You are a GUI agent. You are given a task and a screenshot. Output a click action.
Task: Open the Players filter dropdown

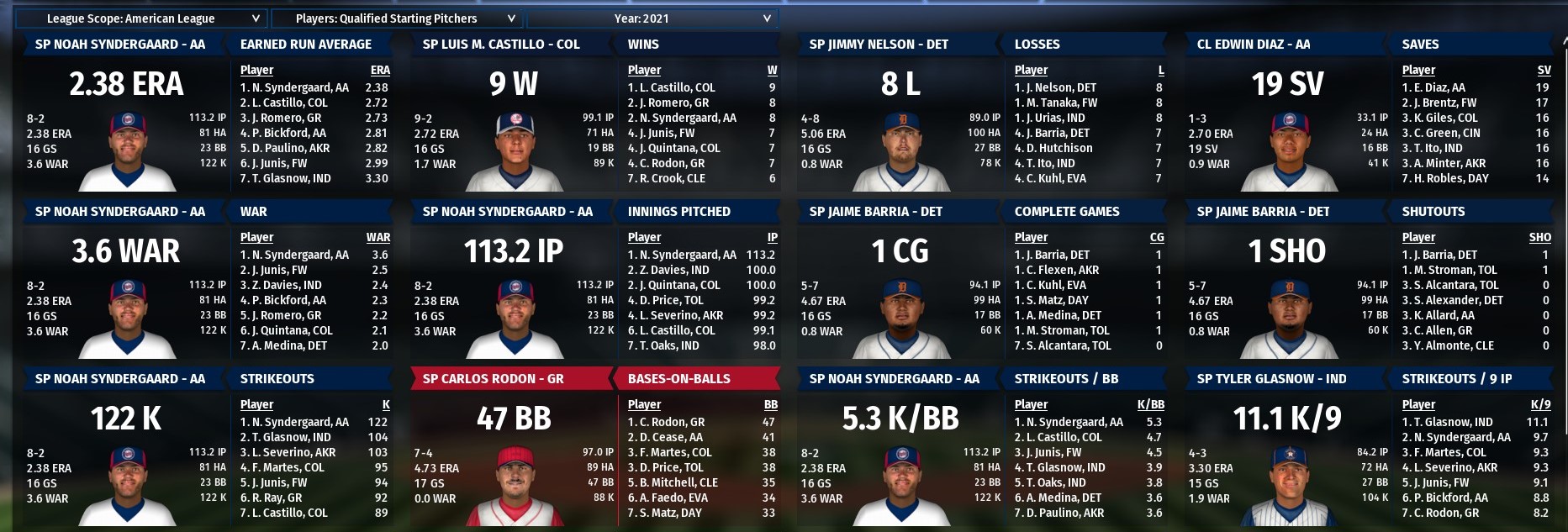pos(398,18)
